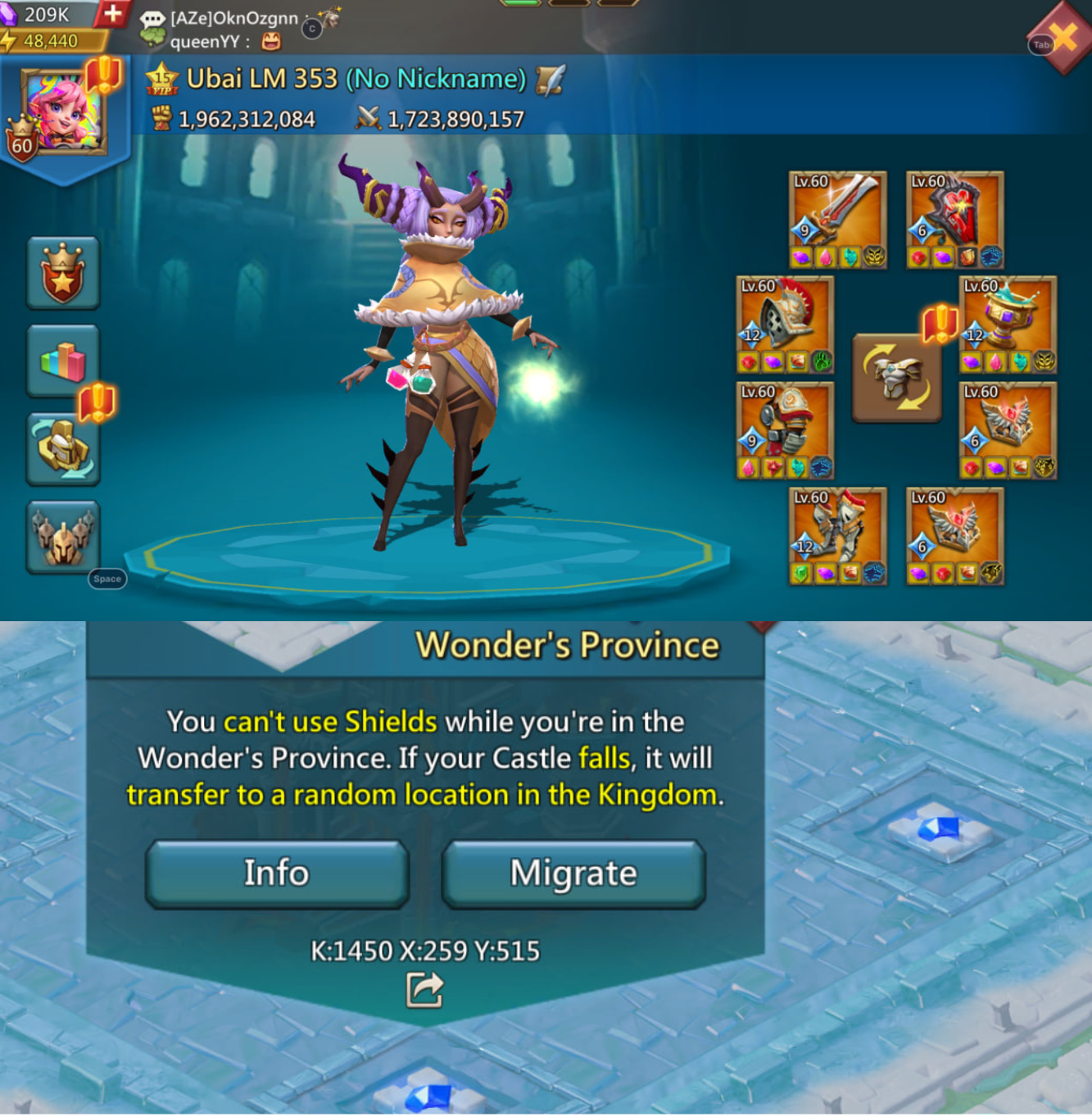Screen dimensions: 1092x1117
Task: Switch gear set with the center armor button
Action: pos(896,378)
